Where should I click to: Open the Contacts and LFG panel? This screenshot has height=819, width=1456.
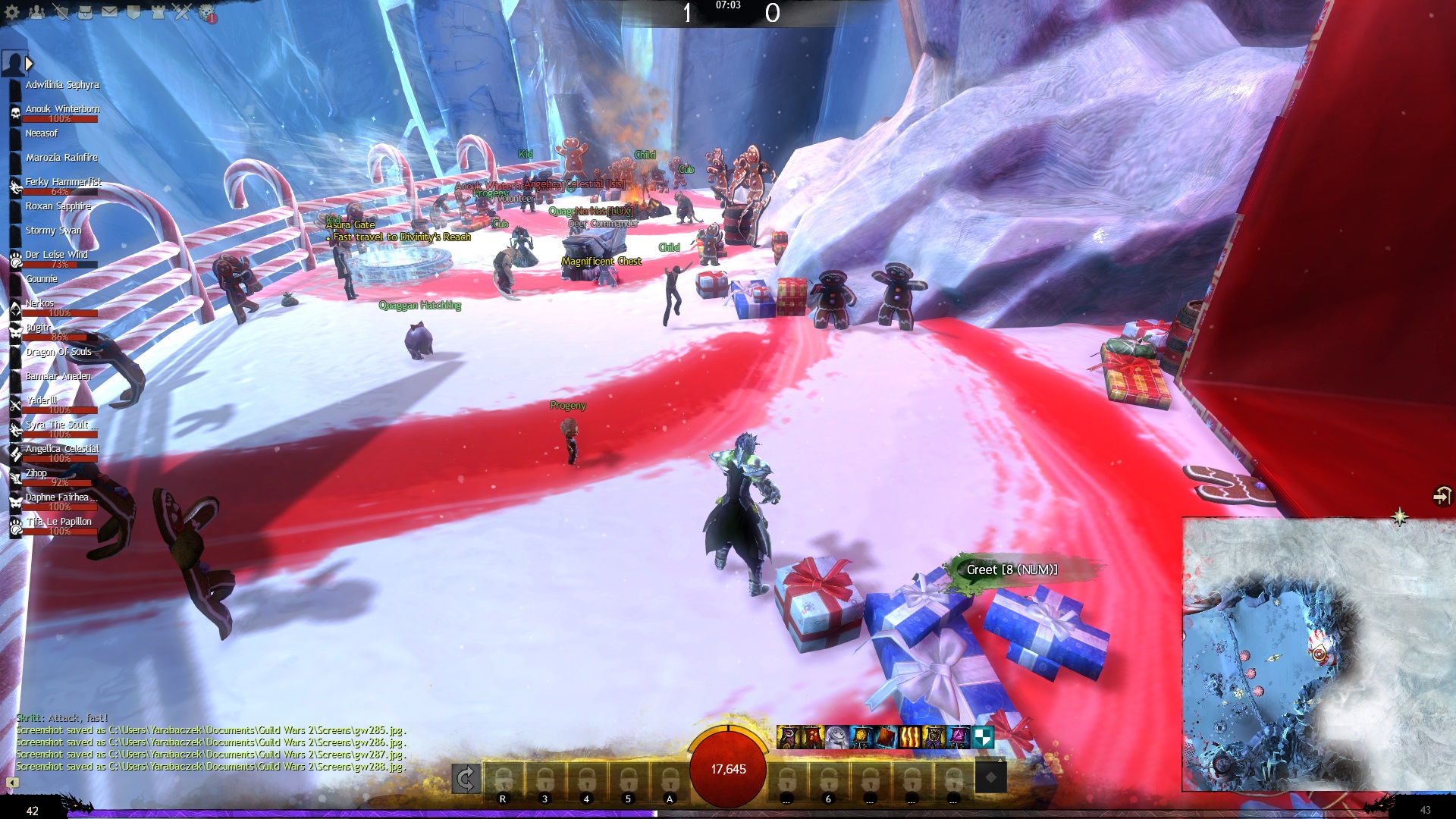point(36,12)
